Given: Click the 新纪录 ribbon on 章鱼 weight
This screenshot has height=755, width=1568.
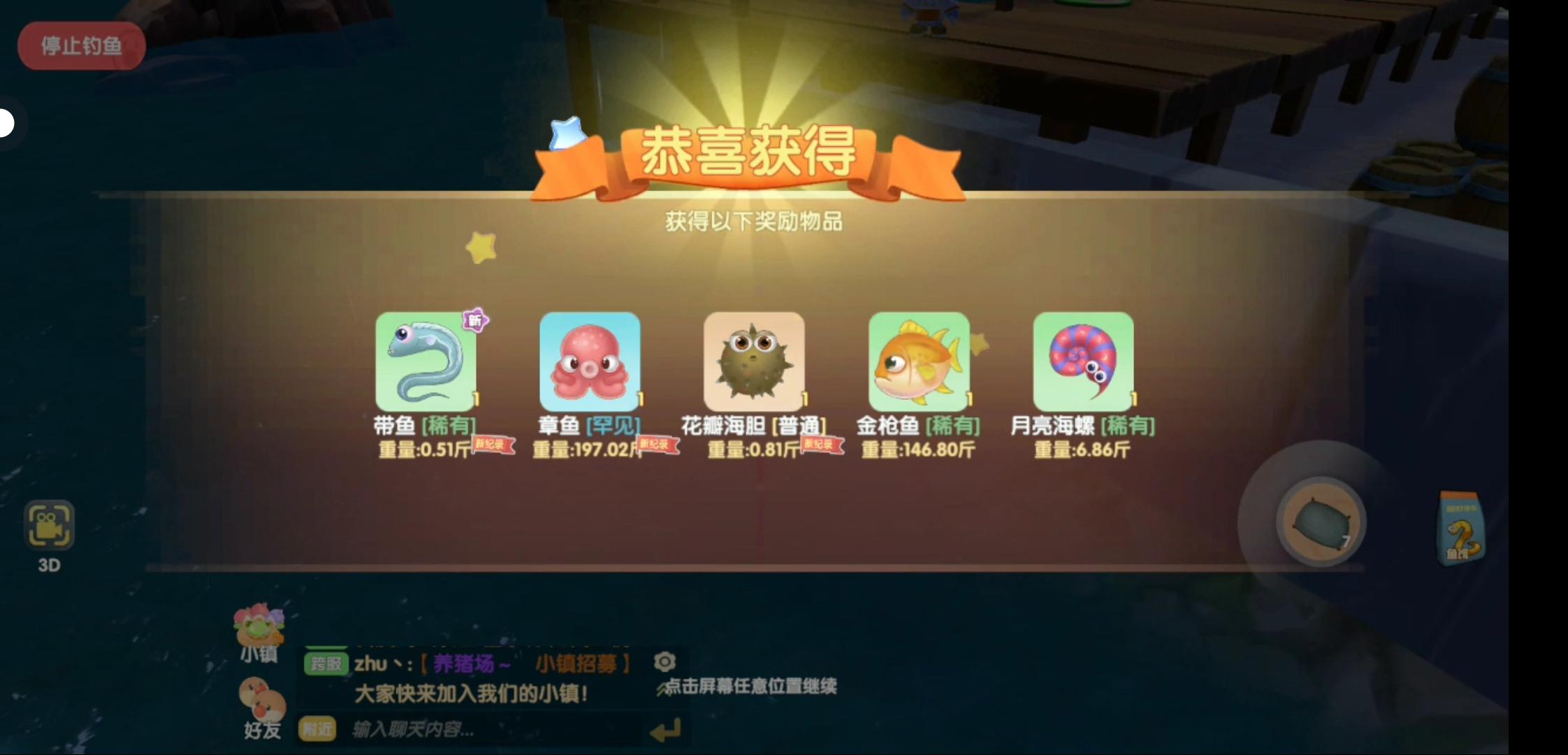Looking at the screenshot, I should pyautogui.click(x=658, y=445).
